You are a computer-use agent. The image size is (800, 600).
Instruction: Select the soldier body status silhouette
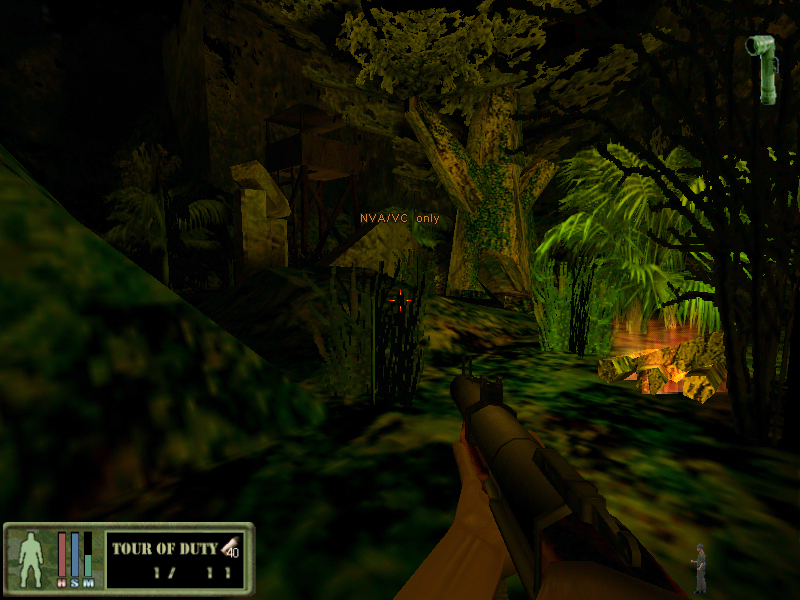[30, 556]
